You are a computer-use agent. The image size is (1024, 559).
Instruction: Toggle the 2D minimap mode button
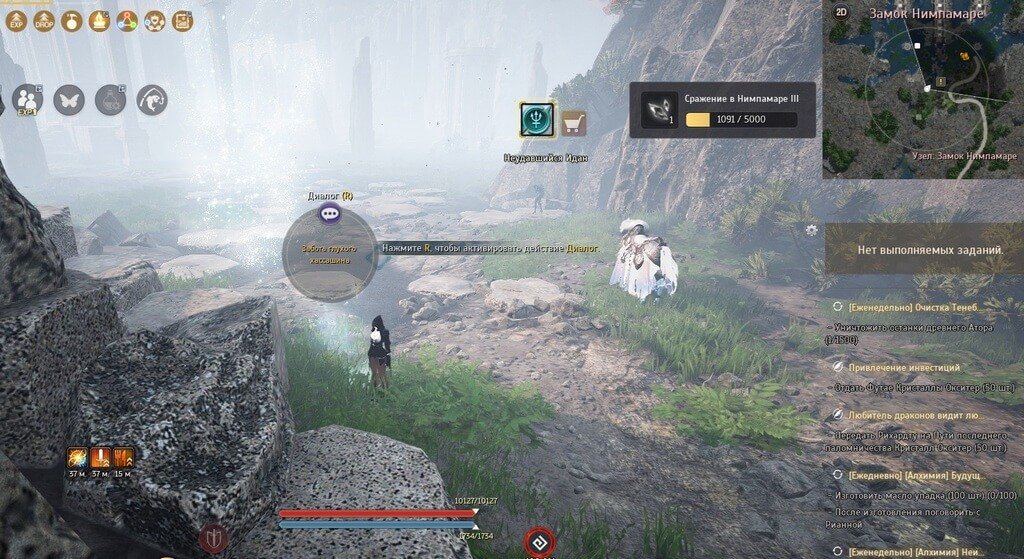click(x=841, y=12)
